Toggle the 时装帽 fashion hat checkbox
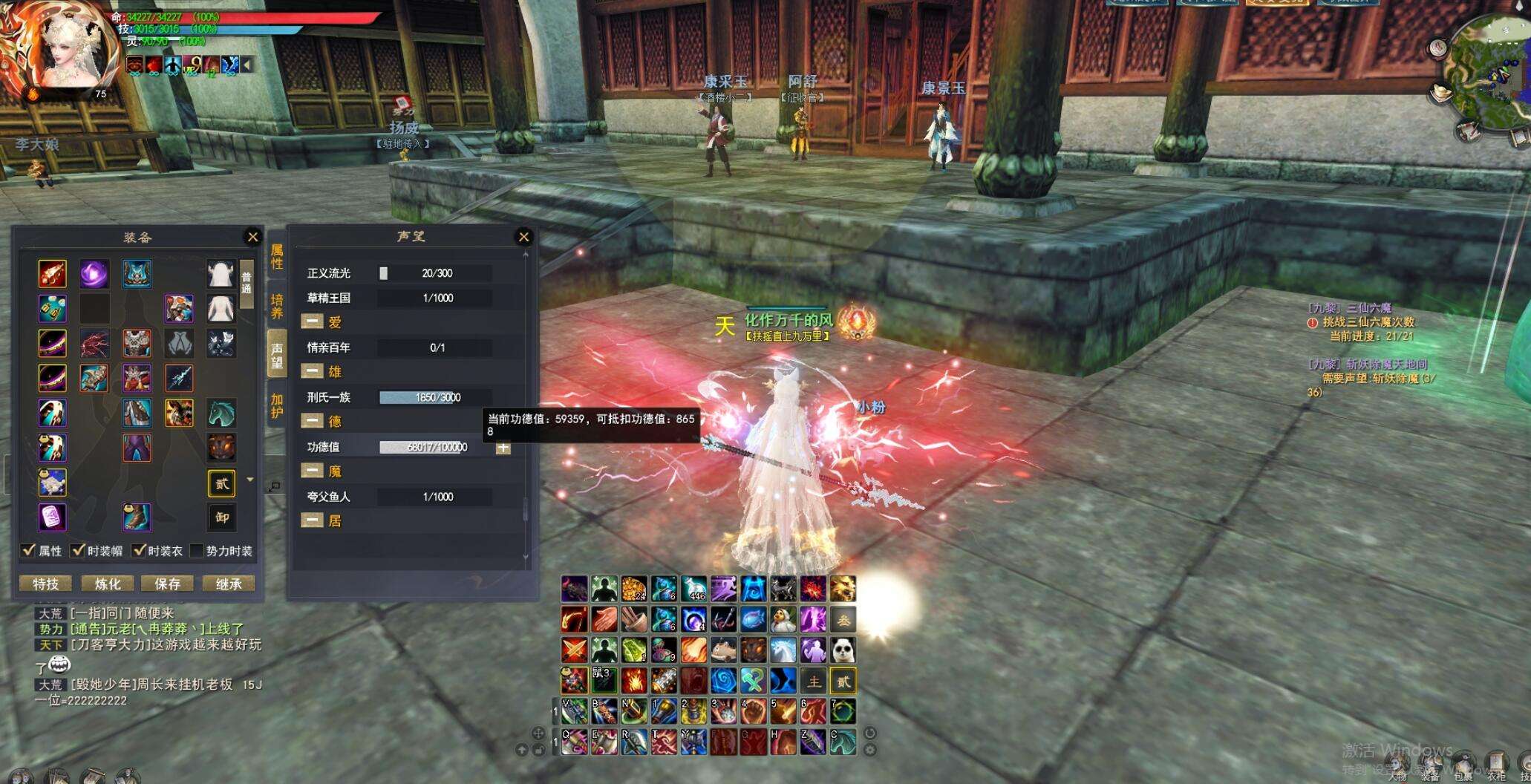This screenshot has height=784, width=1531. [x=78, y=550]
